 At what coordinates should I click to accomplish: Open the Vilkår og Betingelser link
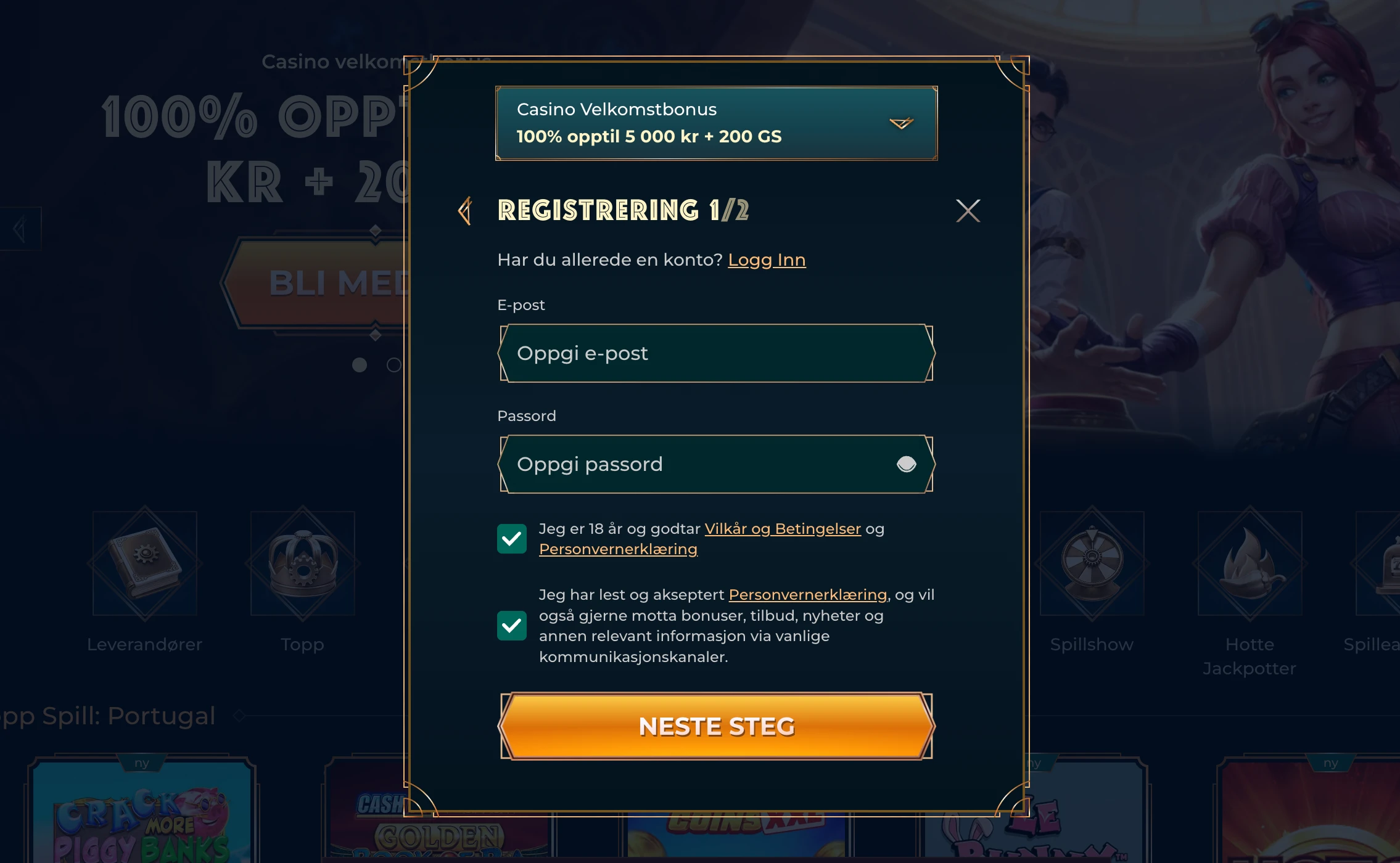click(x=783, y=528)
